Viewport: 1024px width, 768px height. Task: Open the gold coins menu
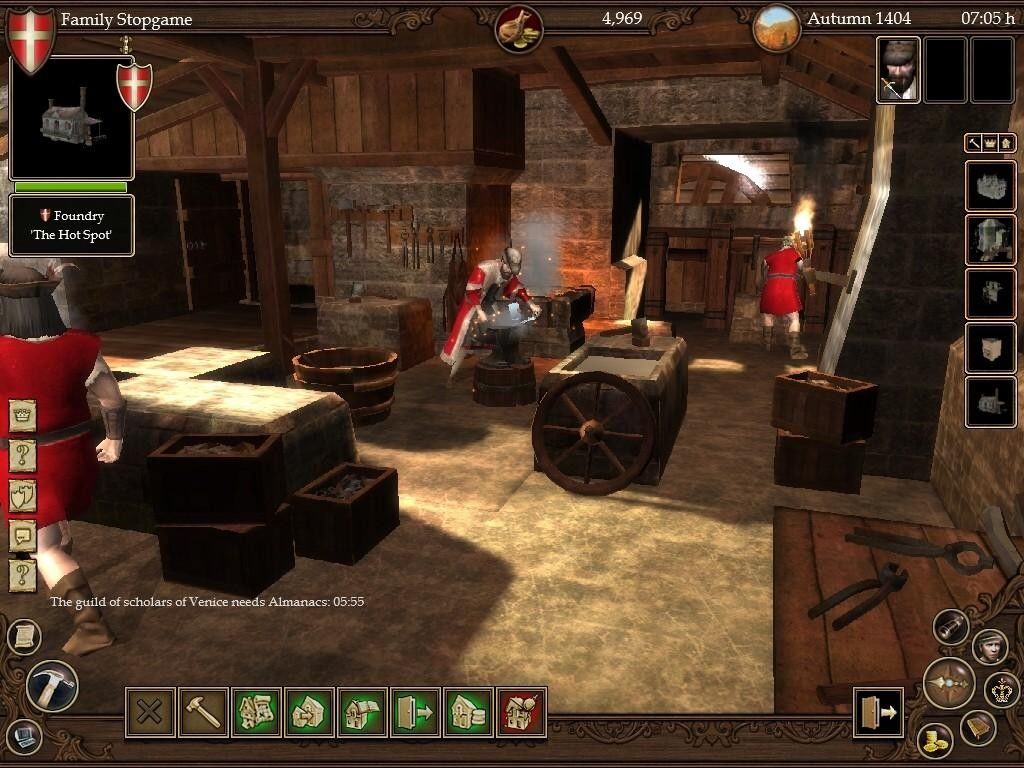935,741
